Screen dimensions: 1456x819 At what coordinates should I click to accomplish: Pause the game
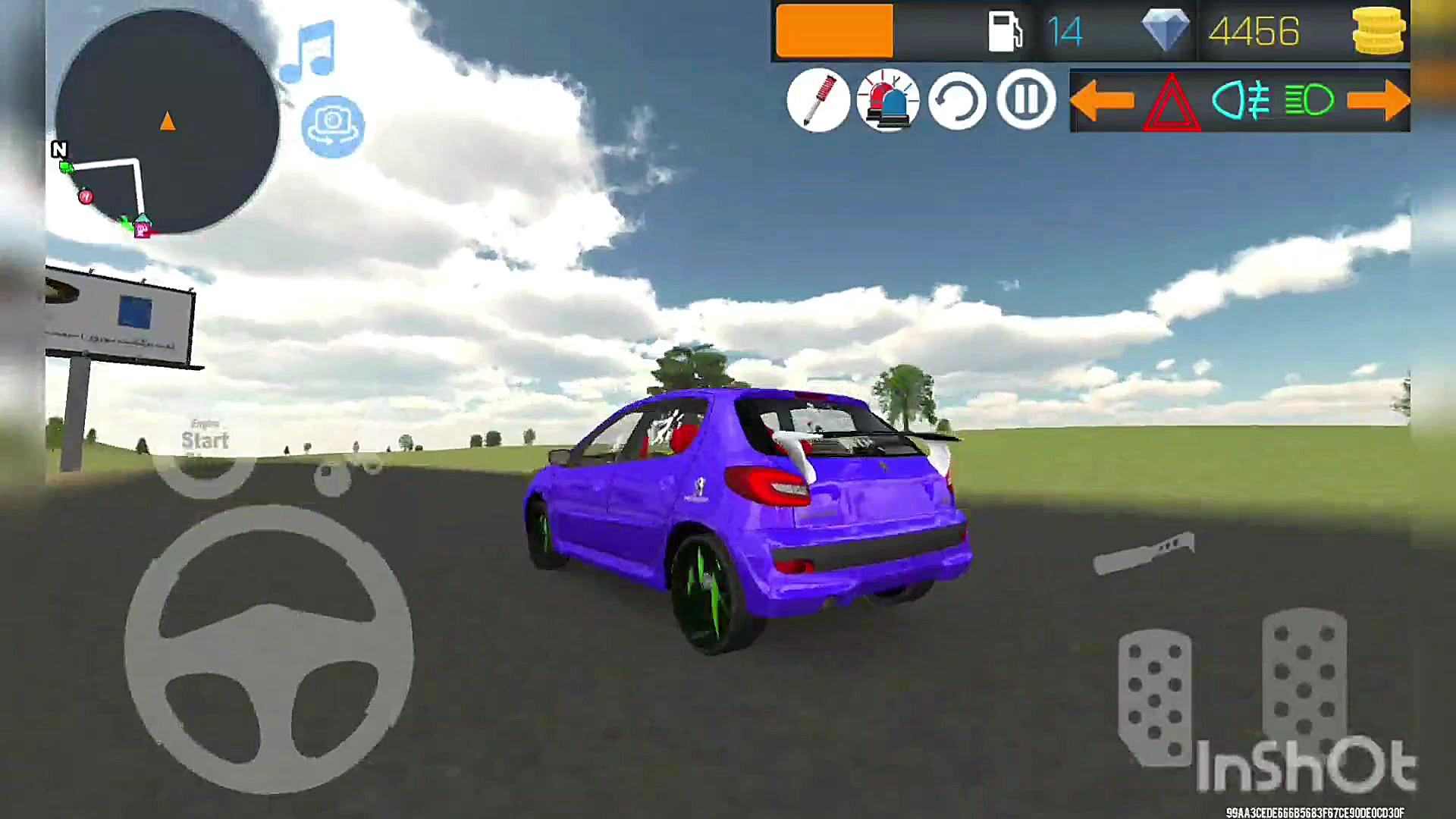(1026, 99)
